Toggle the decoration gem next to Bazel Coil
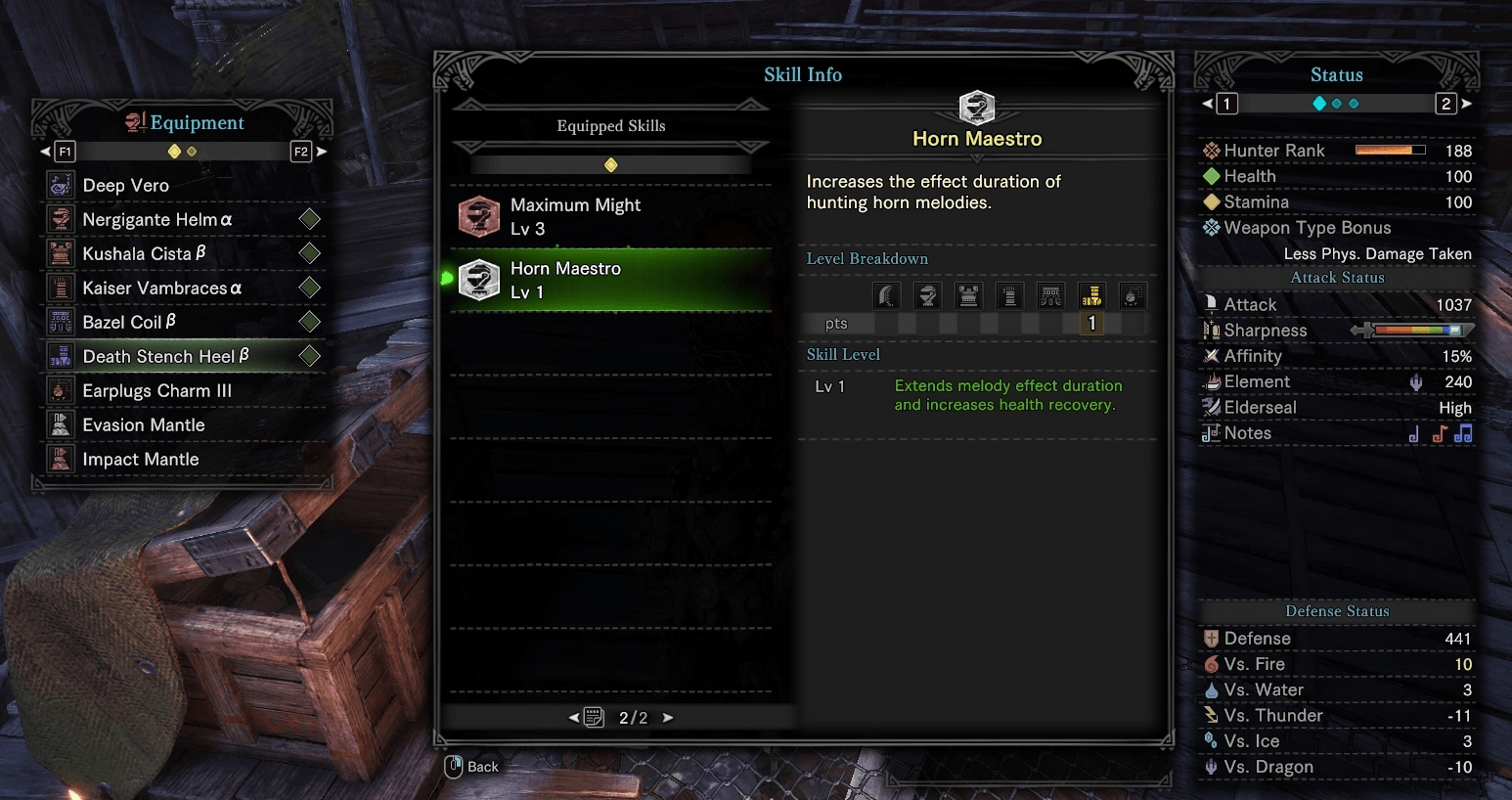Image resolution: width=1512 pixels, height=800 pixels. (309, 322)
